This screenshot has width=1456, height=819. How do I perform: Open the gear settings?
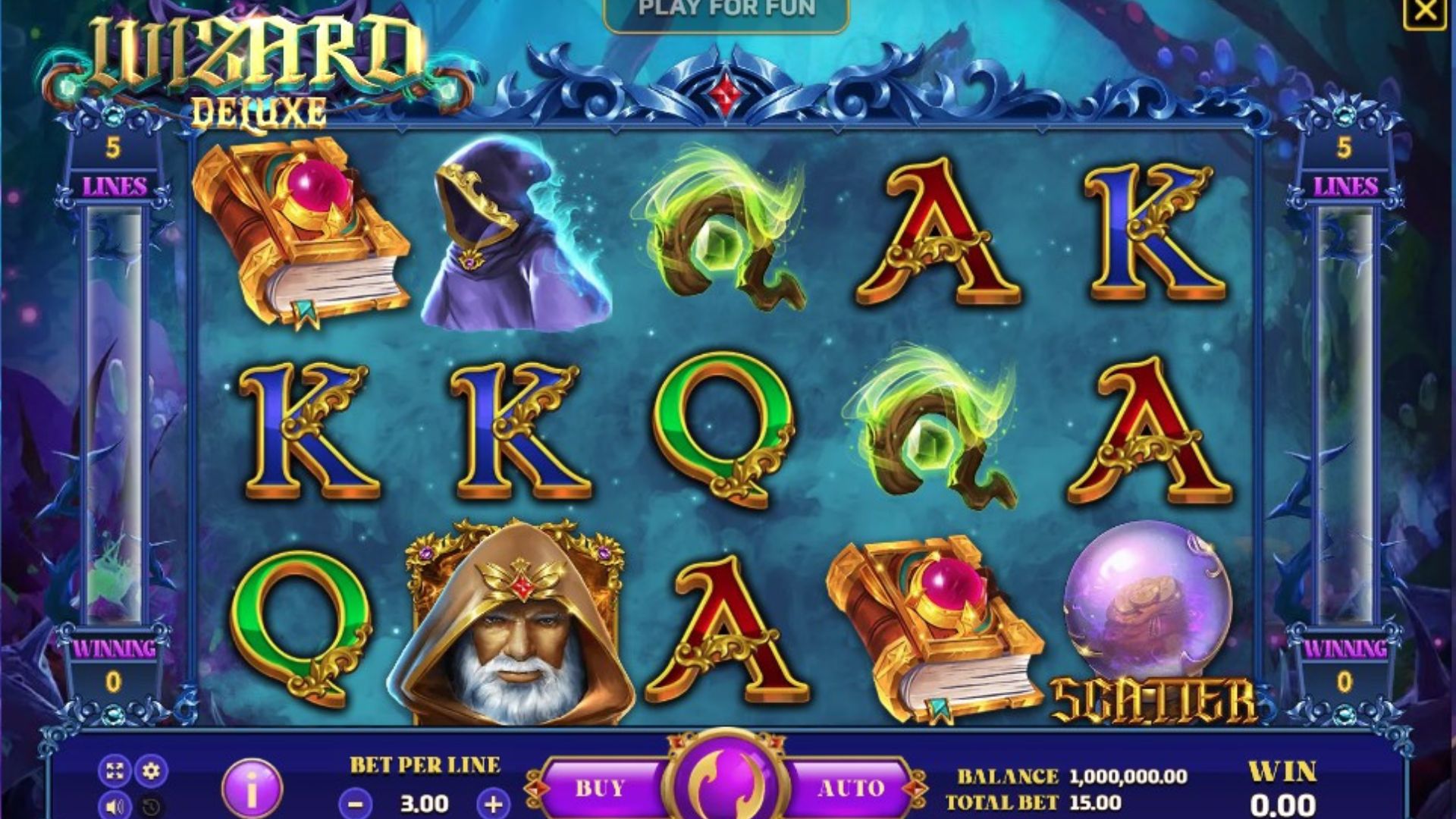pos(152,772)
